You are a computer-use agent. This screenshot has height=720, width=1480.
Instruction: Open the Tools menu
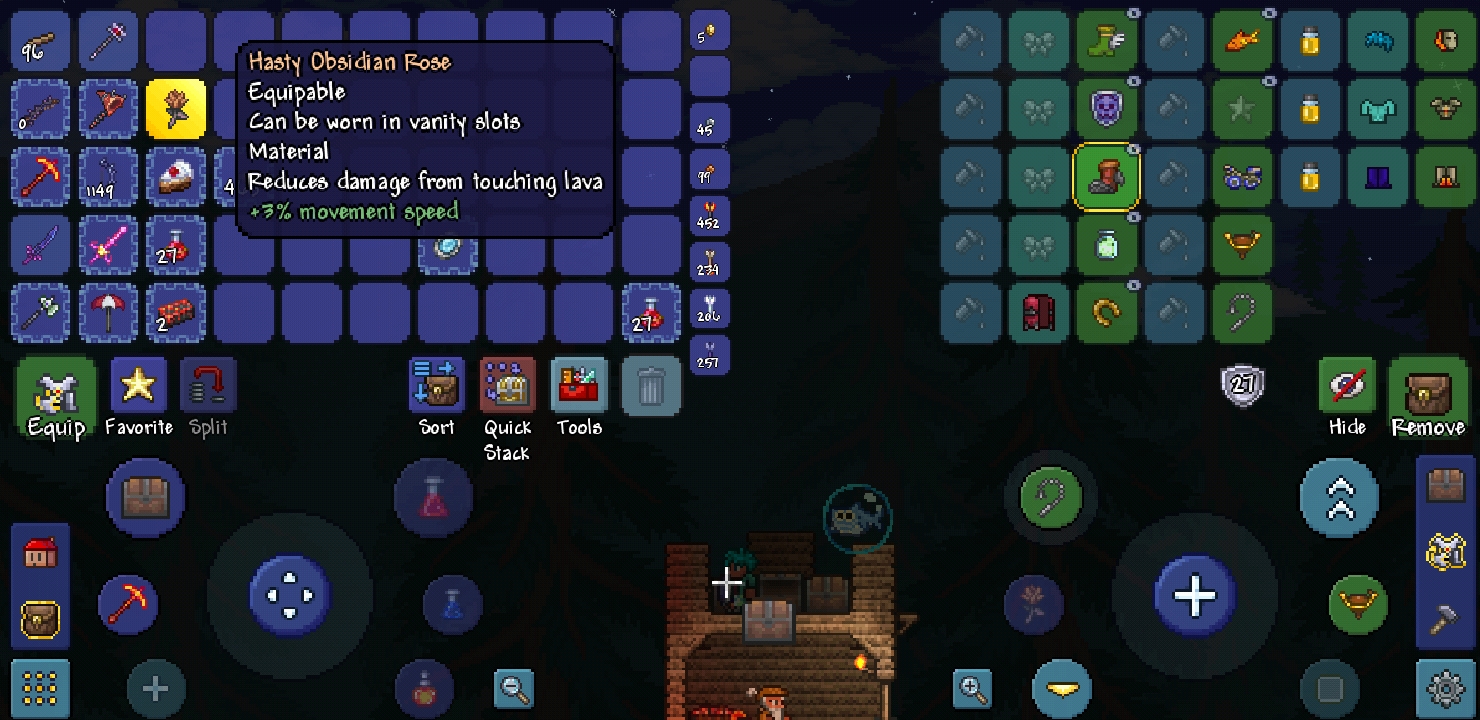[x=579, y=385]
